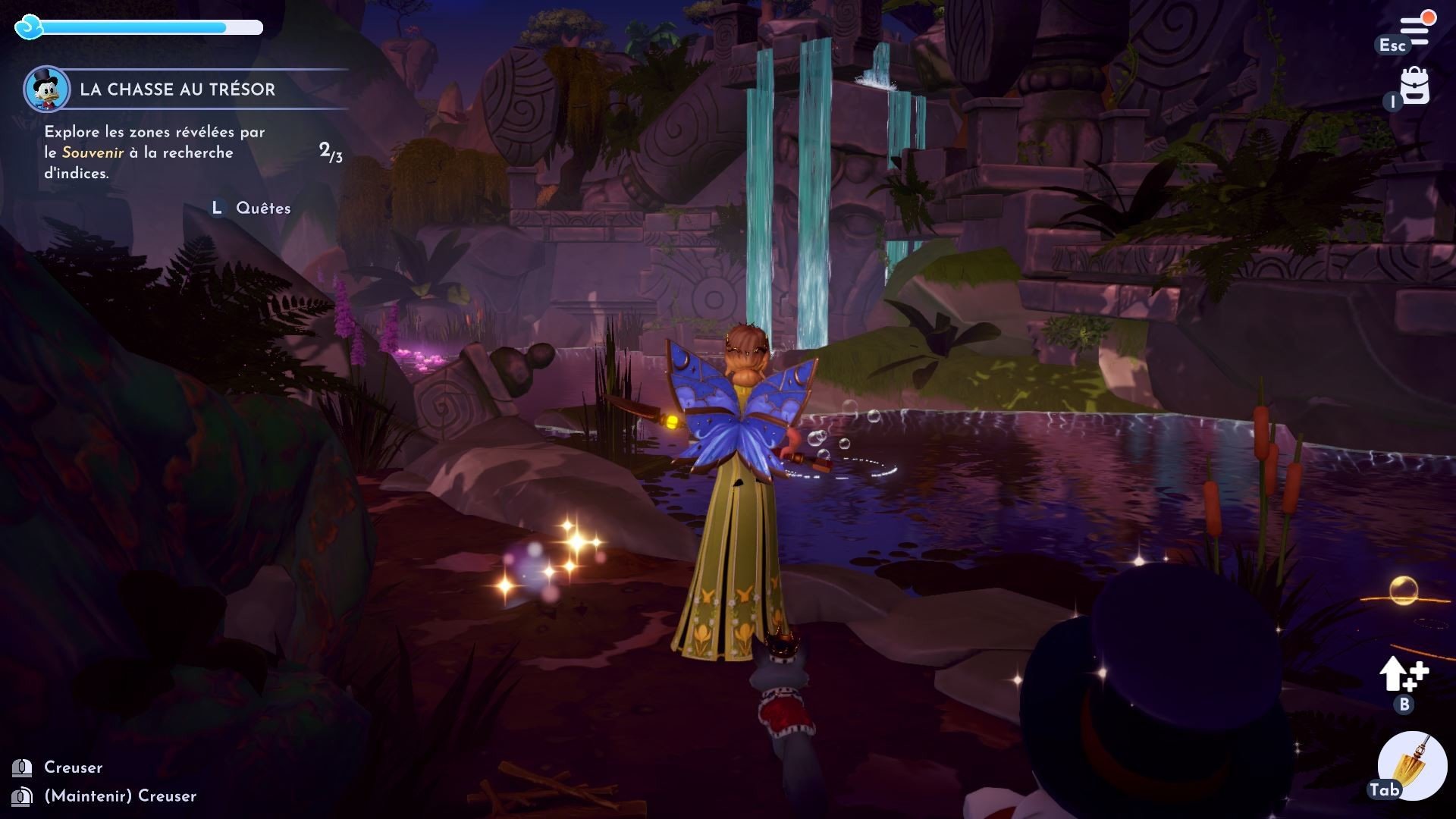Open the hamburger pause menu icon

pos(1415,23)
